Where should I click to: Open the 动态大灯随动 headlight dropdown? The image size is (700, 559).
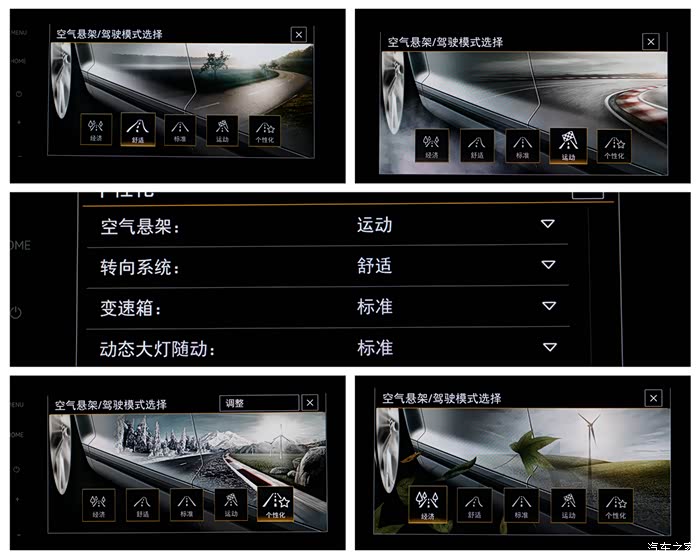point(547,347)
